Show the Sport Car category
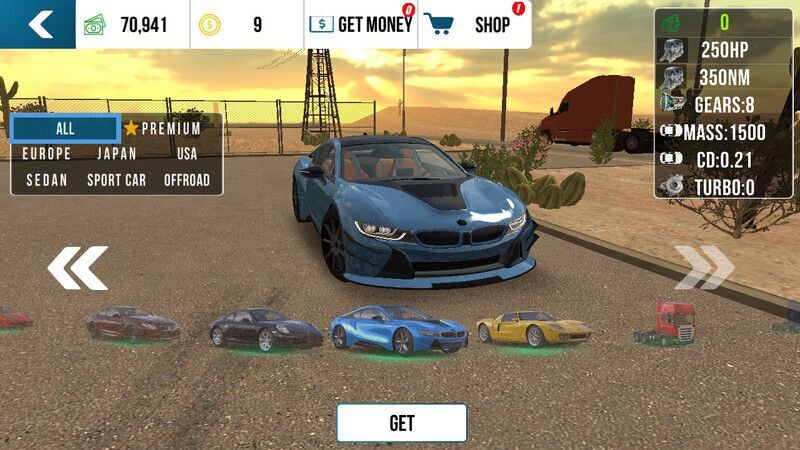The image size is (800, 450). point(117,180)
